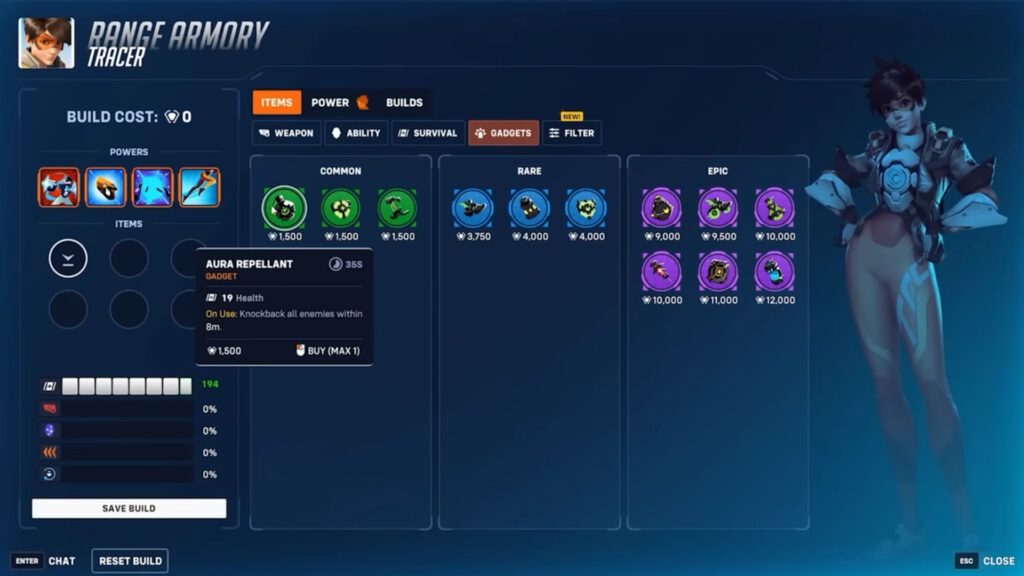
Task: Open the chat box
Action: click(45, 561)
